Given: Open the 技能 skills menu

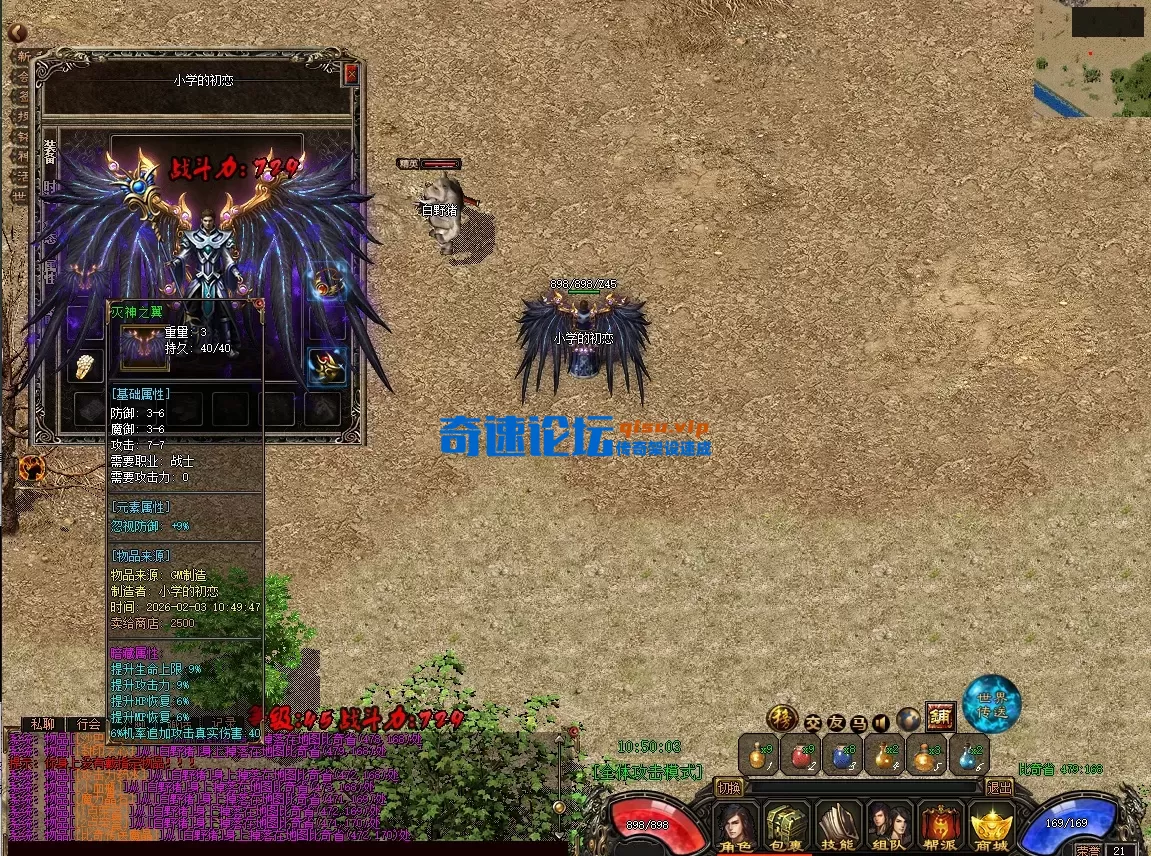Looking at the screenshot, I should (x=838, y=827).
